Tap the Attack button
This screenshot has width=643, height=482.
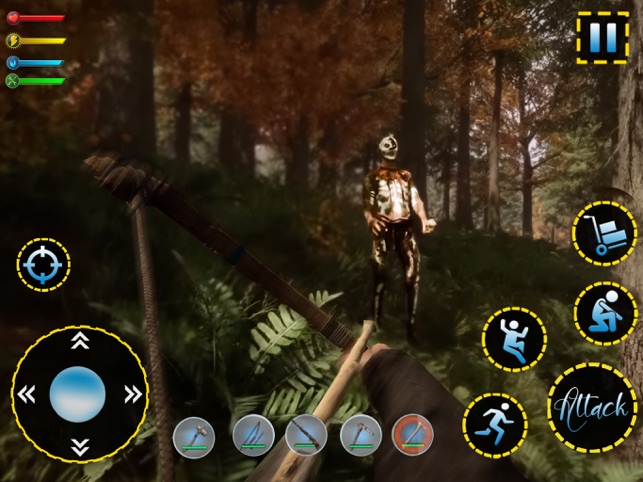tap(593, 407)
